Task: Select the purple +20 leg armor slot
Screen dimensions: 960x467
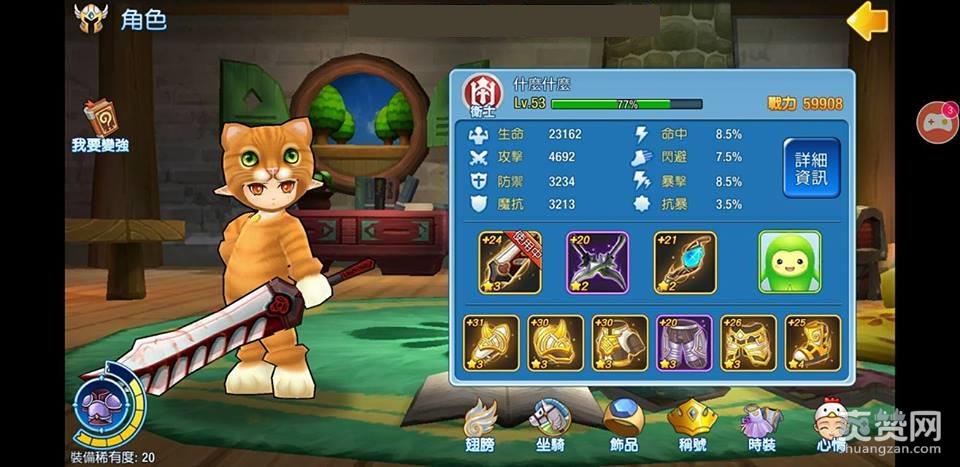Action: pyautogui.click(x=684, y=344)
